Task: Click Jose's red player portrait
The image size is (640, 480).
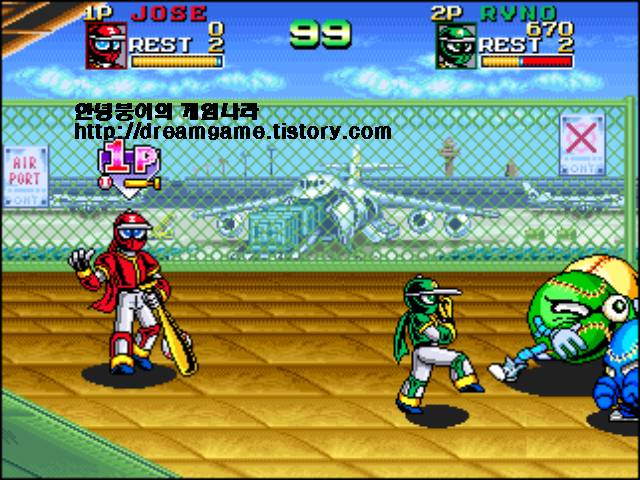Action: (x=105, y=46)
